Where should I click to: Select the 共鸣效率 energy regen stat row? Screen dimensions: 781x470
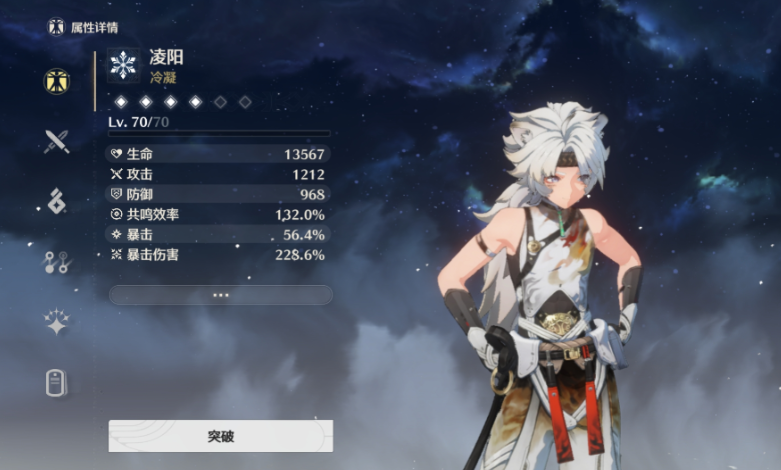[x=218, y=214]
